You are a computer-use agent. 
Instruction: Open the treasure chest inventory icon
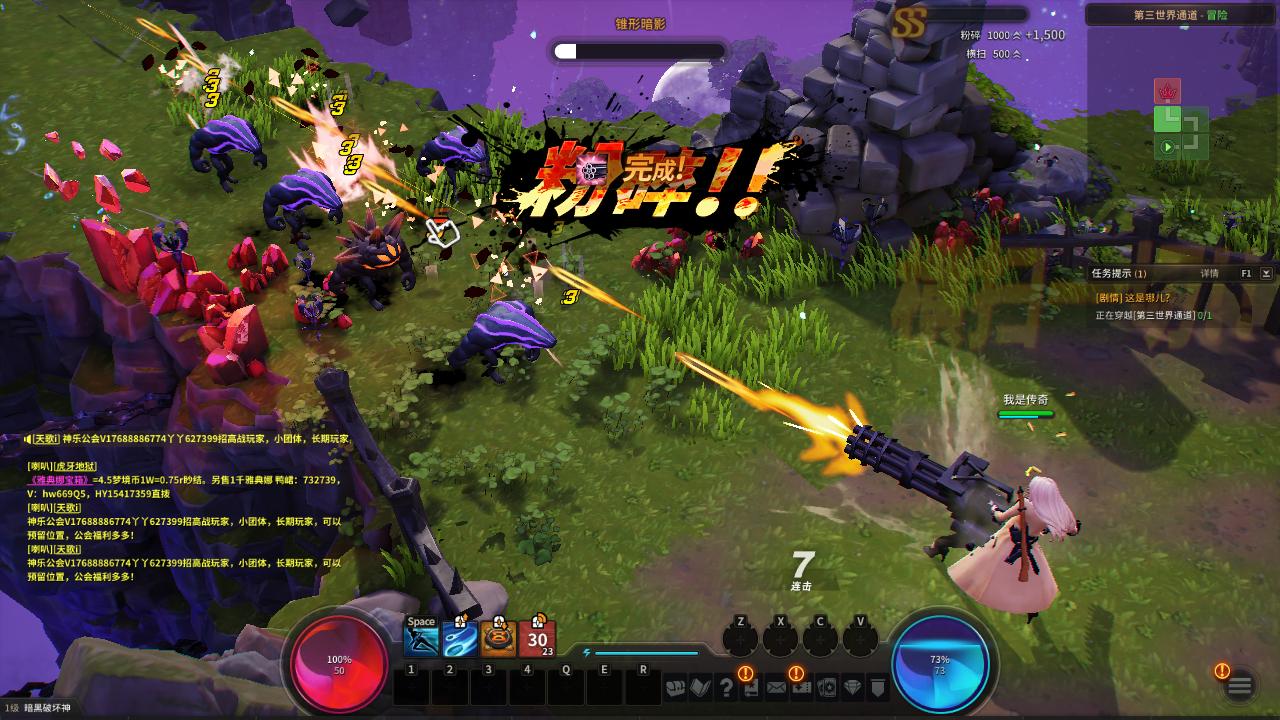(677, 688)
